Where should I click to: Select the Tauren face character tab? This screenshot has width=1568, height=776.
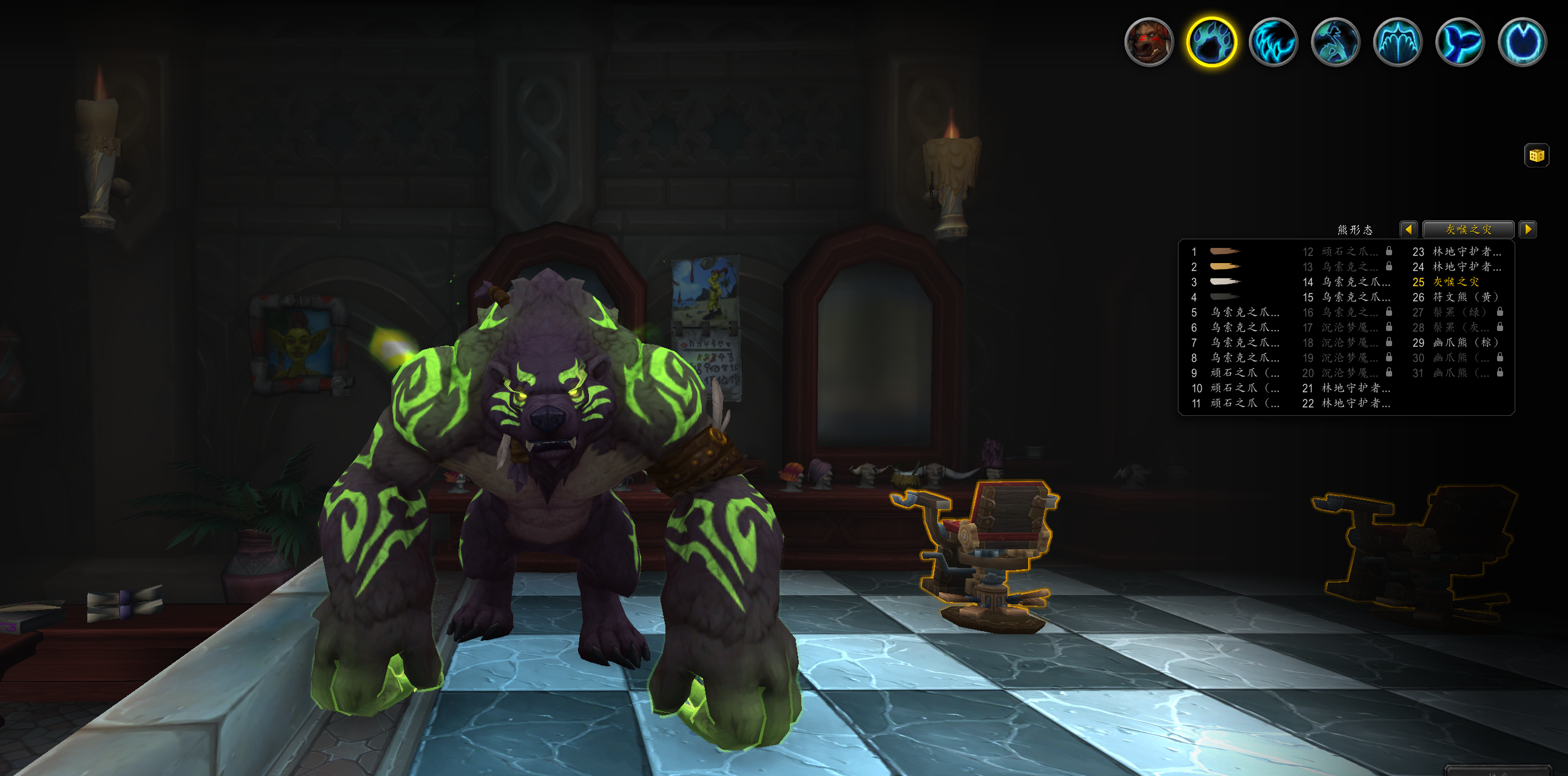pyautogui.click(x=1149, y=41)
